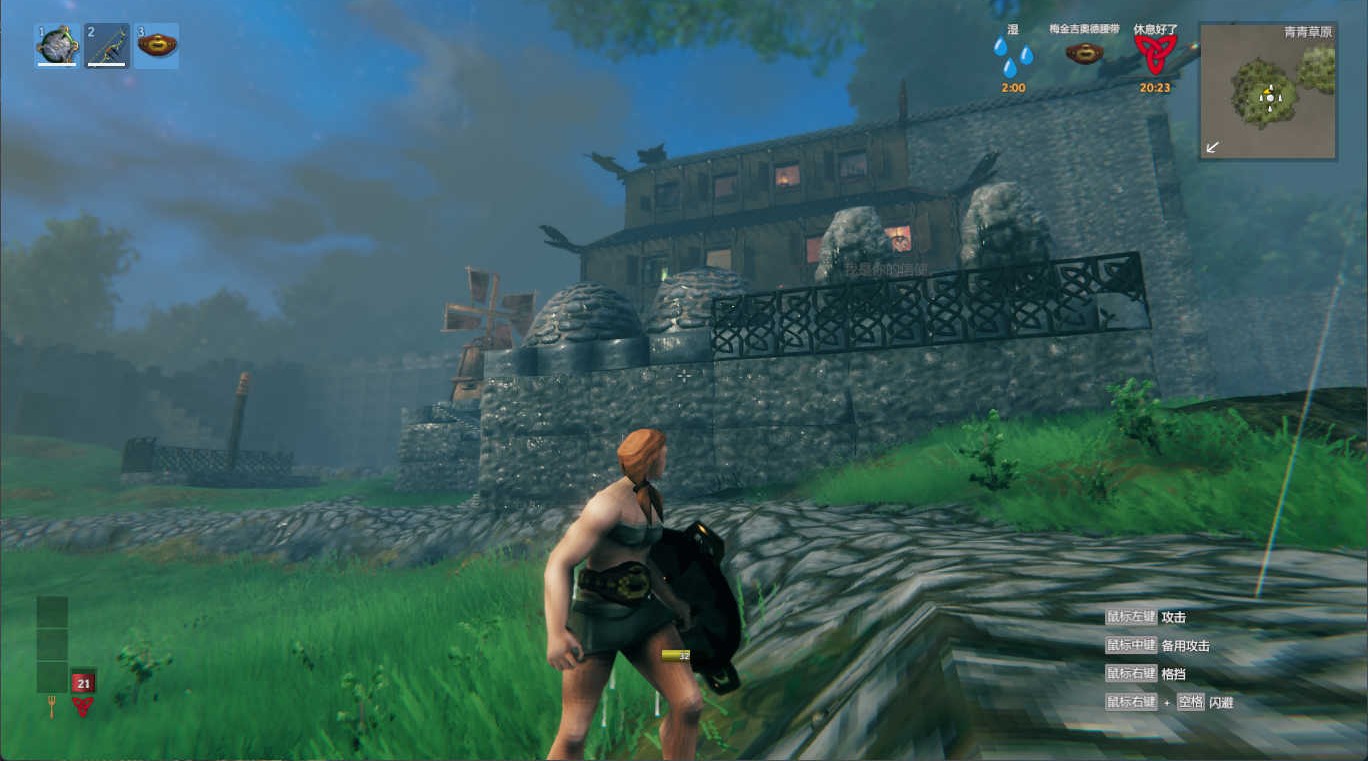This screenshot has height=761, width=1368.
Task: Select the belt in hotbar slot 3
Action: pyautogui.click(x=157, y=46)
